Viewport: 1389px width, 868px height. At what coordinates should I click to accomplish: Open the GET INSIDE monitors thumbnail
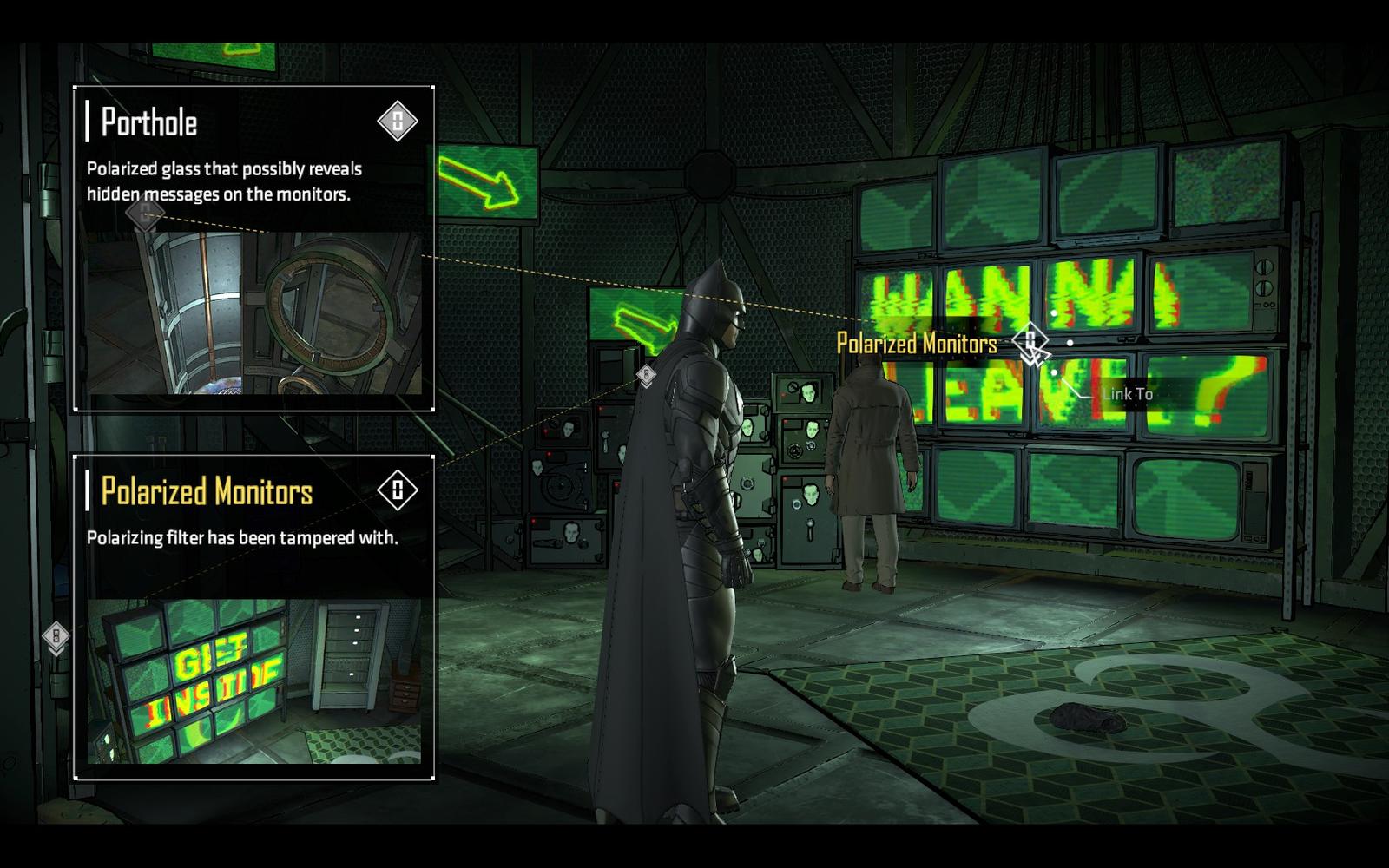253,681
